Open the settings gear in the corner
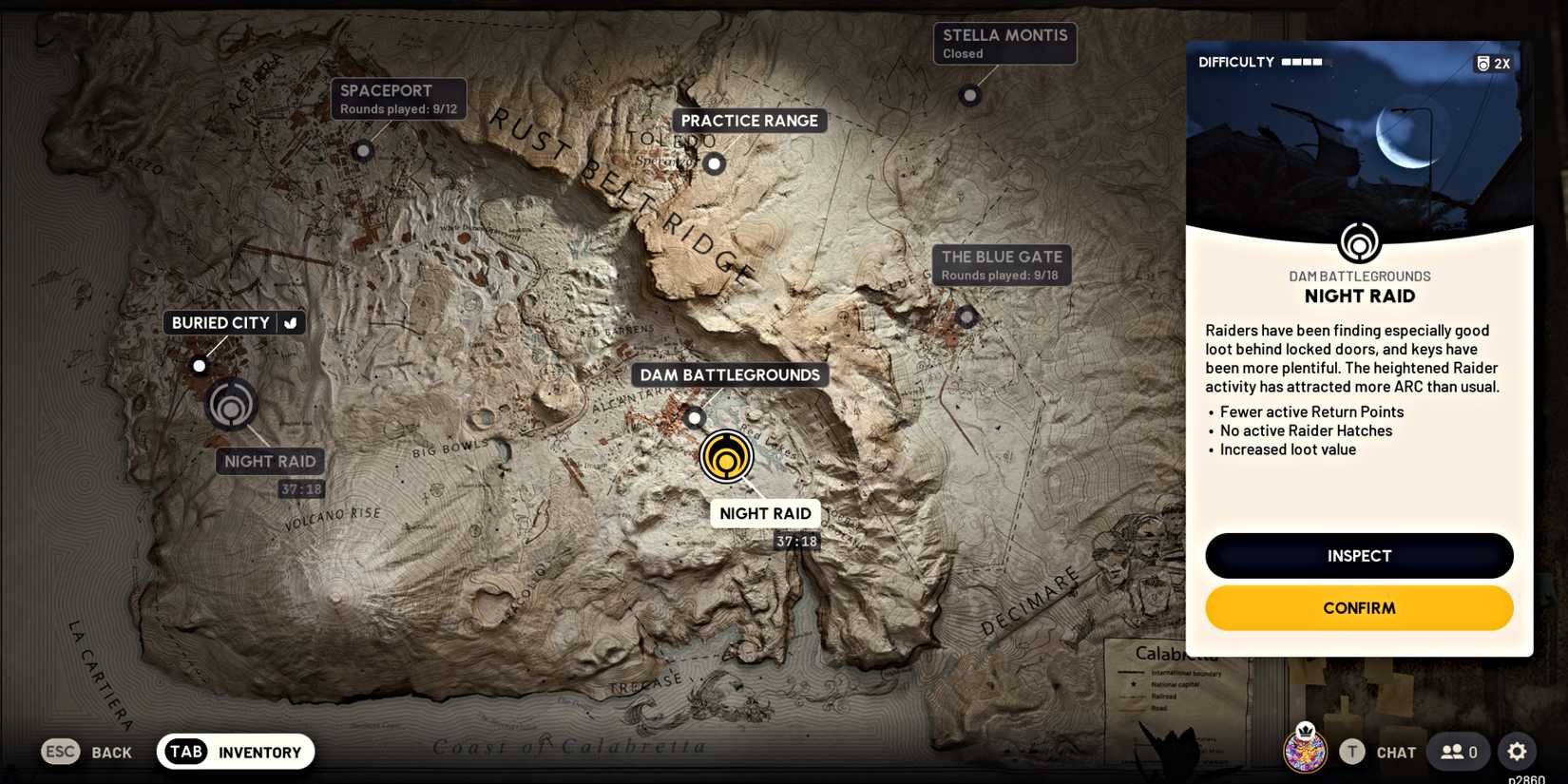 1517,751
